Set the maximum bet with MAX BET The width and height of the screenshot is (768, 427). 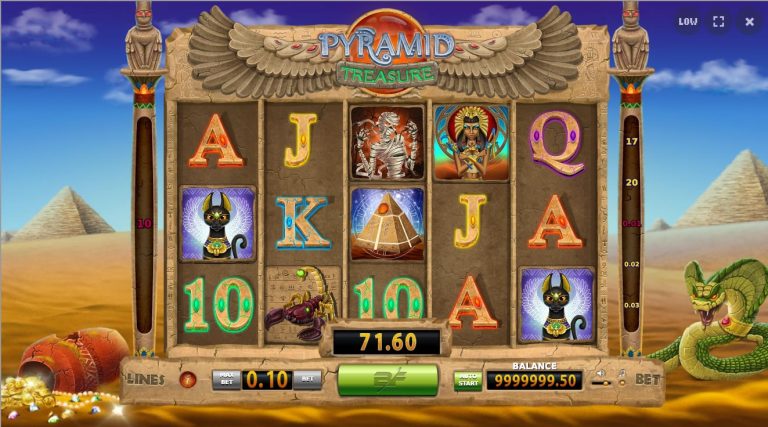[x=226, y=379]
